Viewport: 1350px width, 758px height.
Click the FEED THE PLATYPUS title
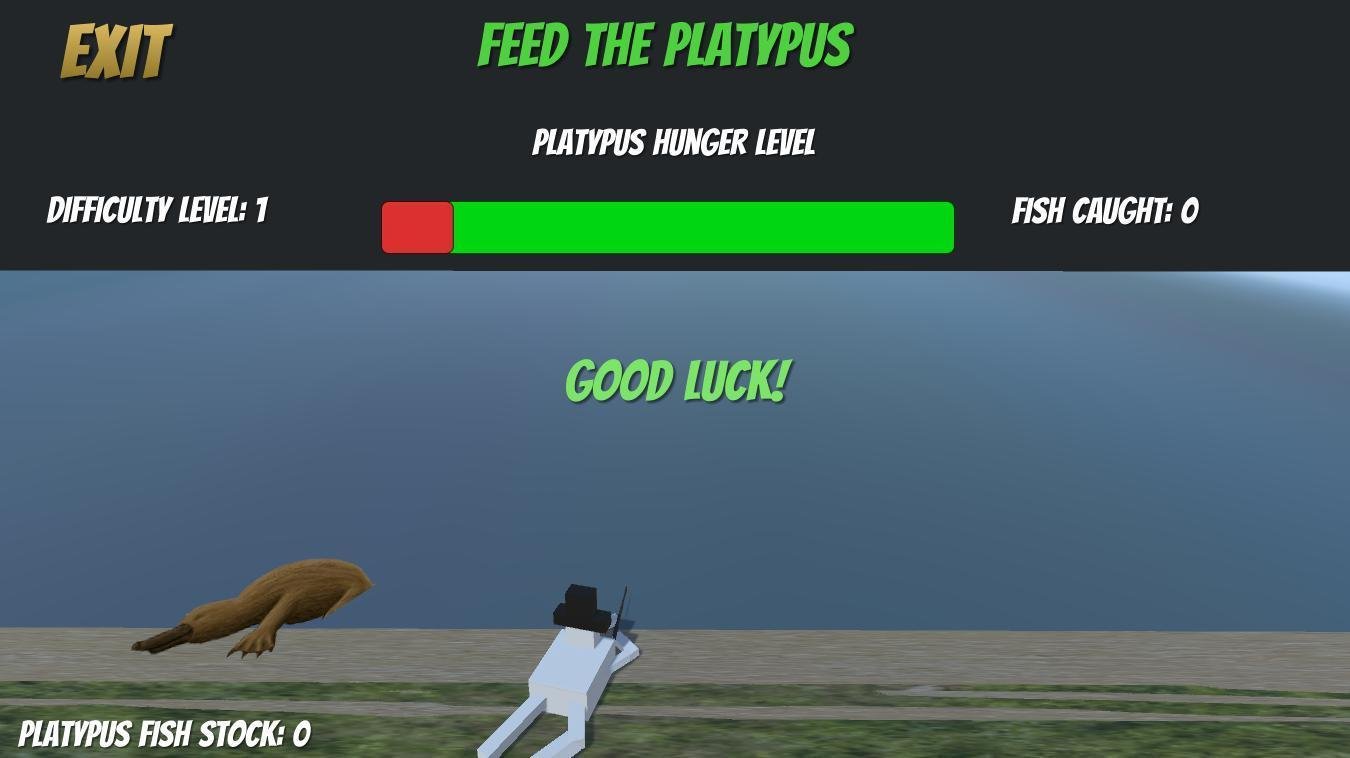tap(665, 42)
